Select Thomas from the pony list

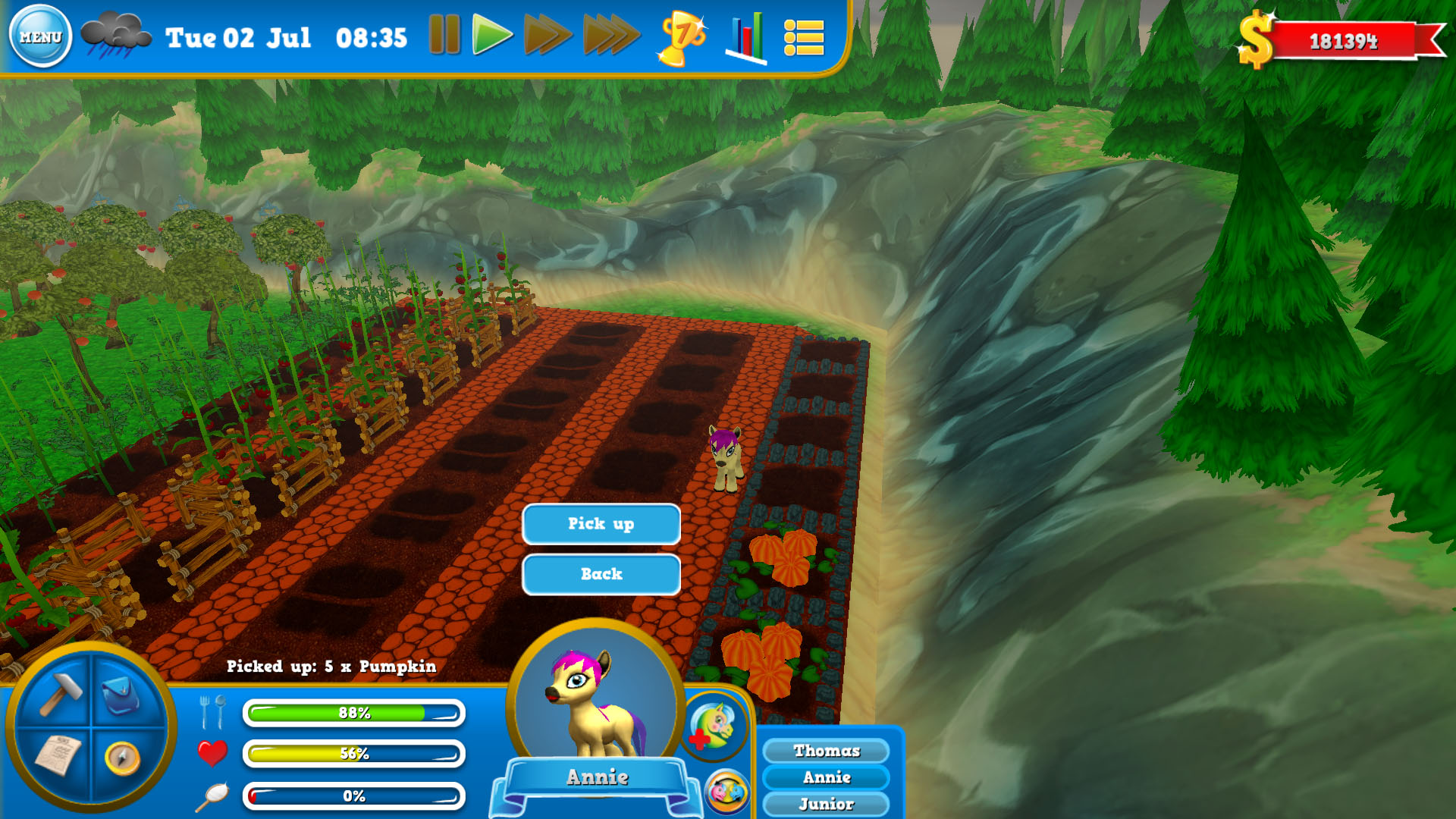[826, 751]
